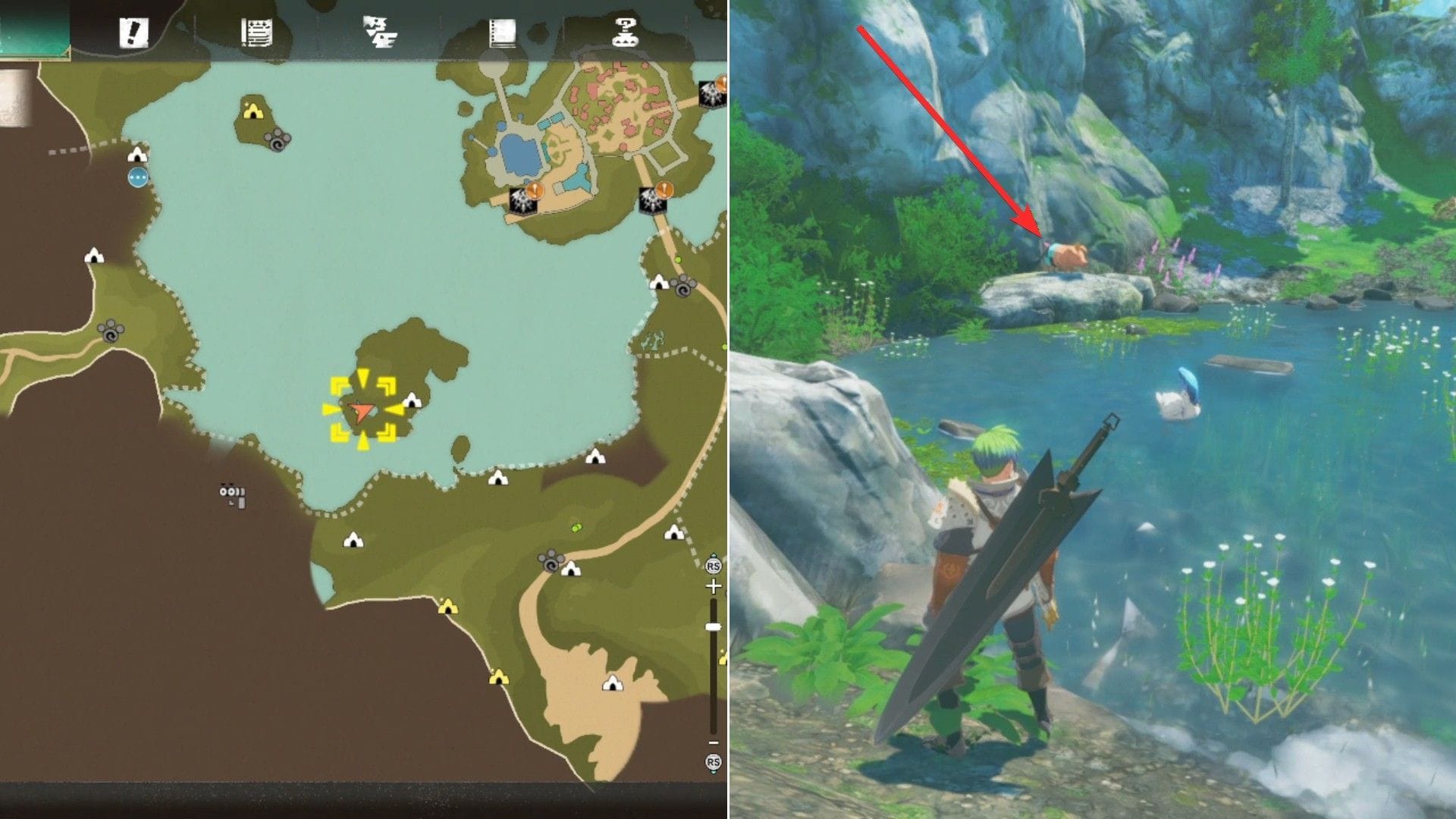Select the player position arrow marker
This screenshot has height=819, width=1456.
click(x=362, y=412)
